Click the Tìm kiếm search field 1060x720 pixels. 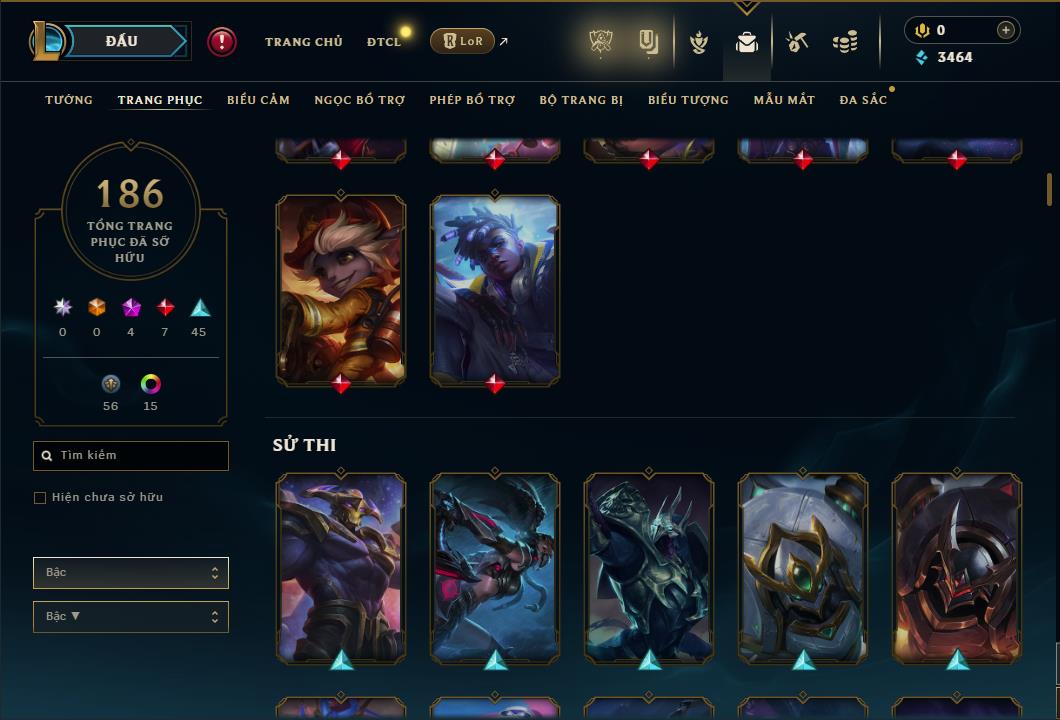[131, 456]
